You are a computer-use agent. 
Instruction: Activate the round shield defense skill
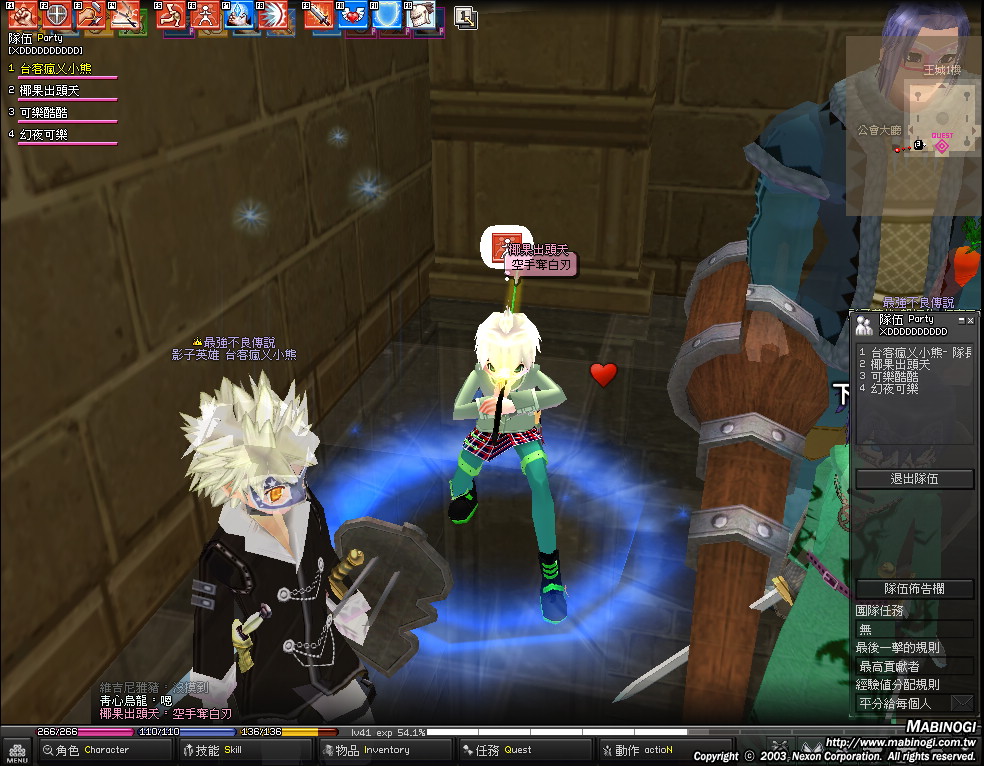point(57,16)
